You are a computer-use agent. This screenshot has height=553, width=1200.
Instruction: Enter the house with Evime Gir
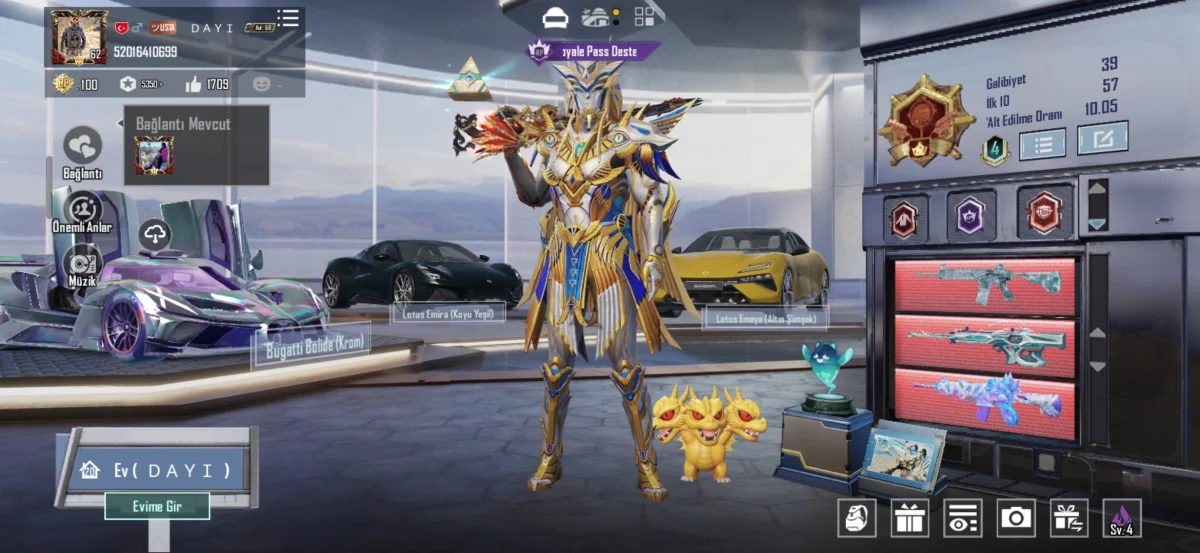click(x=157, y=506)
